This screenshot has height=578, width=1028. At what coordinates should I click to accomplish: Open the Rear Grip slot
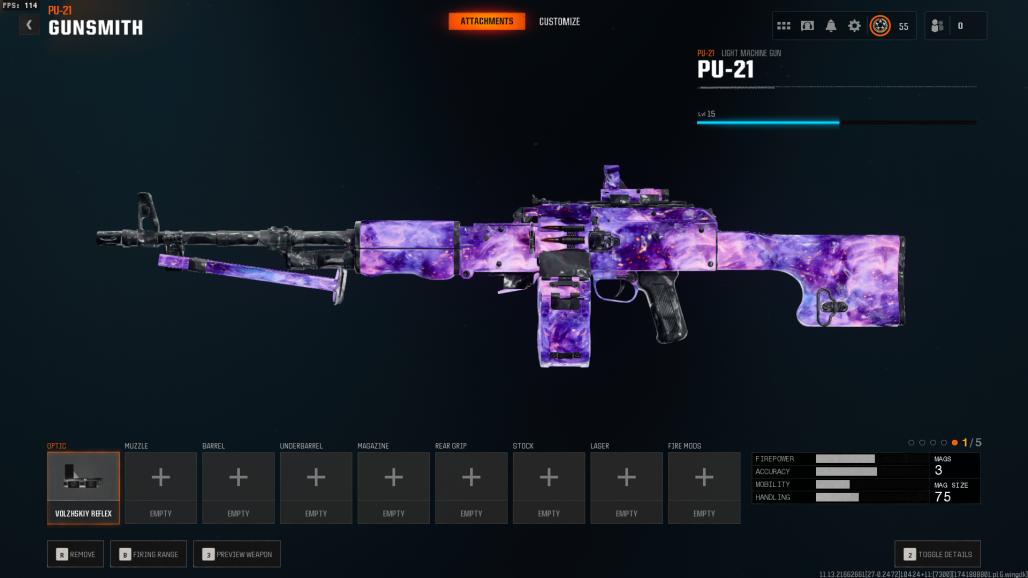point(471,487)
